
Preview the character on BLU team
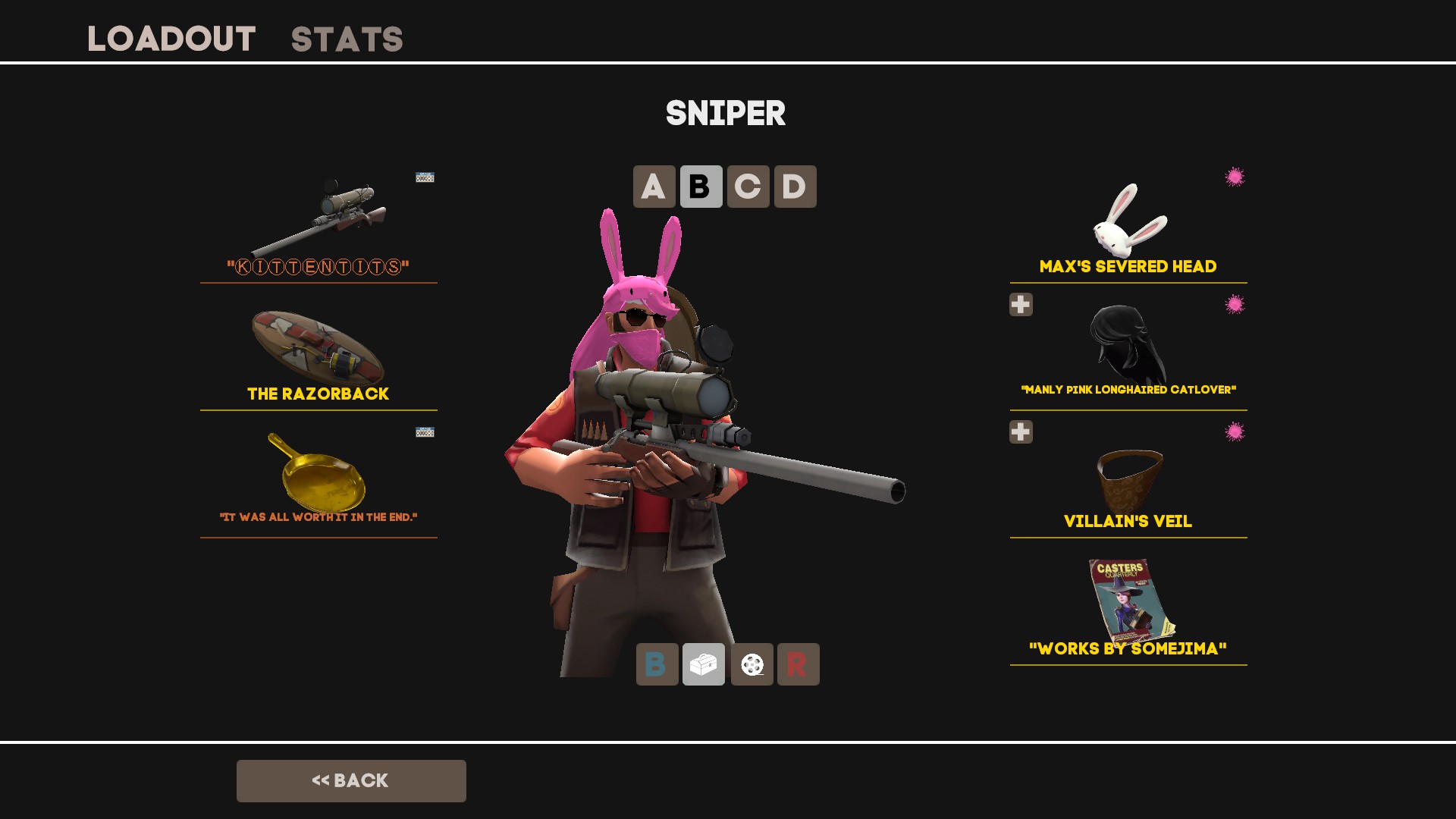tap(657, 664)
